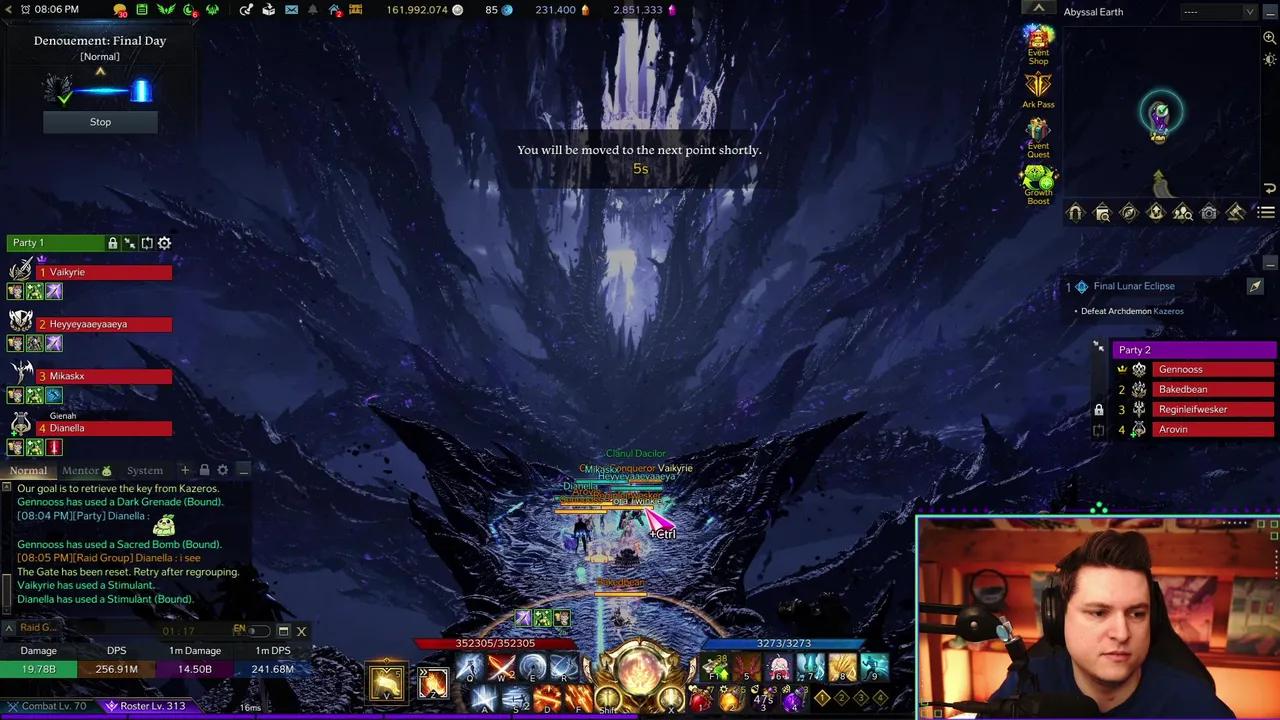This screenshot has width=1280, height=720.
Task: Open the mail icon in the top bar
Action: tap(291, 10)
